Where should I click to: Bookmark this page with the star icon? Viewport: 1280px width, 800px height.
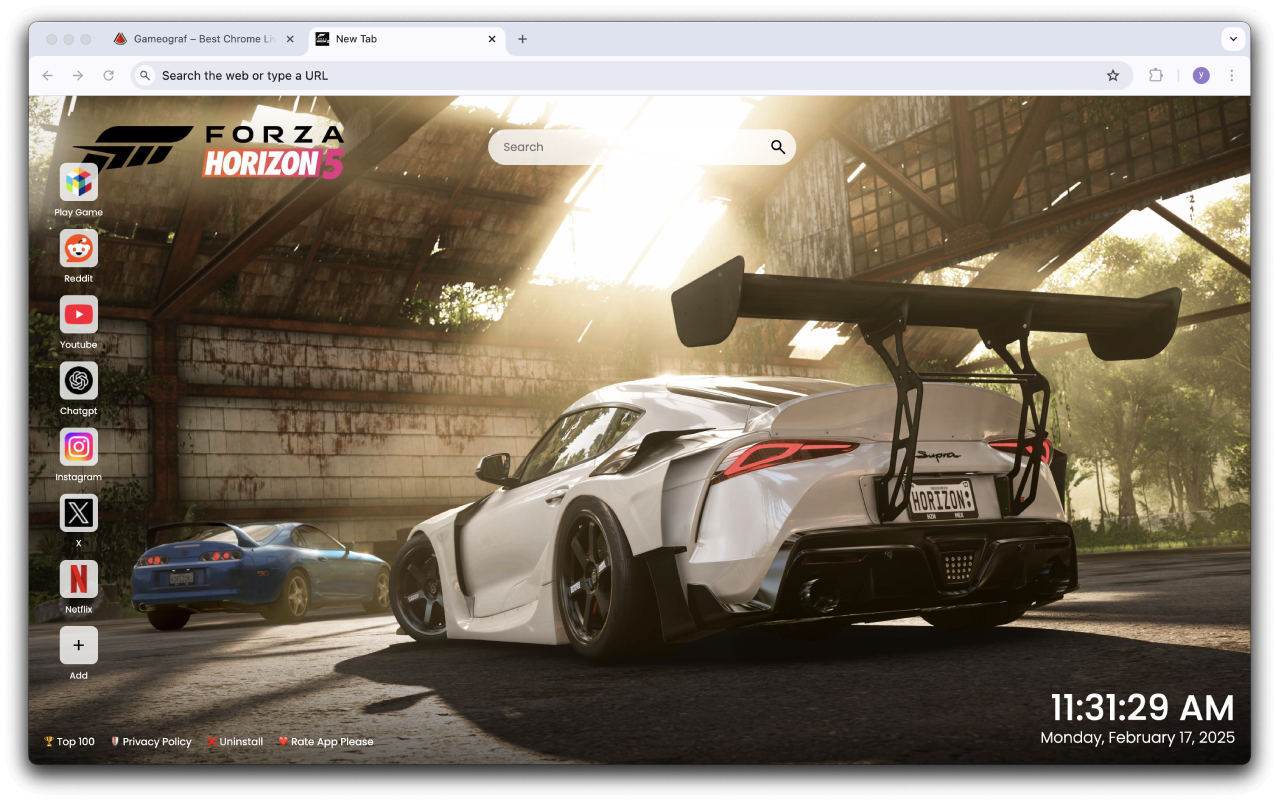tap(1113, 75)
